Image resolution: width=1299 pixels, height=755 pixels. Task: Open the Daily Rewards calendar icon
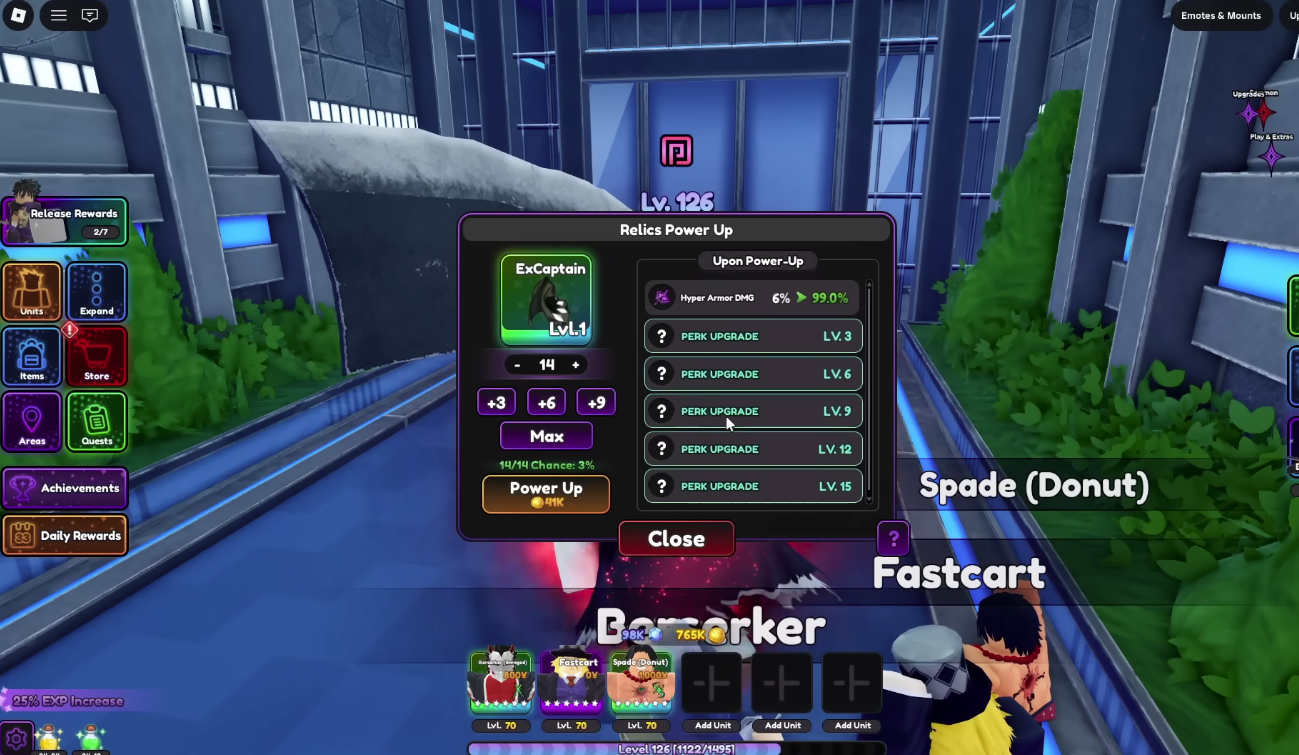coord(65,535)
